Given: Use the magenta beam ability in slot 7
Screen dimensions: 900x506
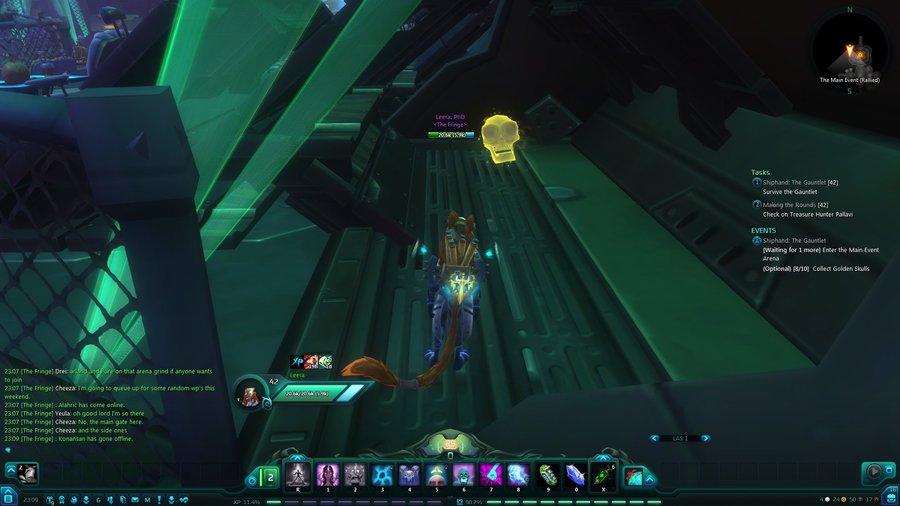Looking at the screenshot, I should click(x=491, y=474).
